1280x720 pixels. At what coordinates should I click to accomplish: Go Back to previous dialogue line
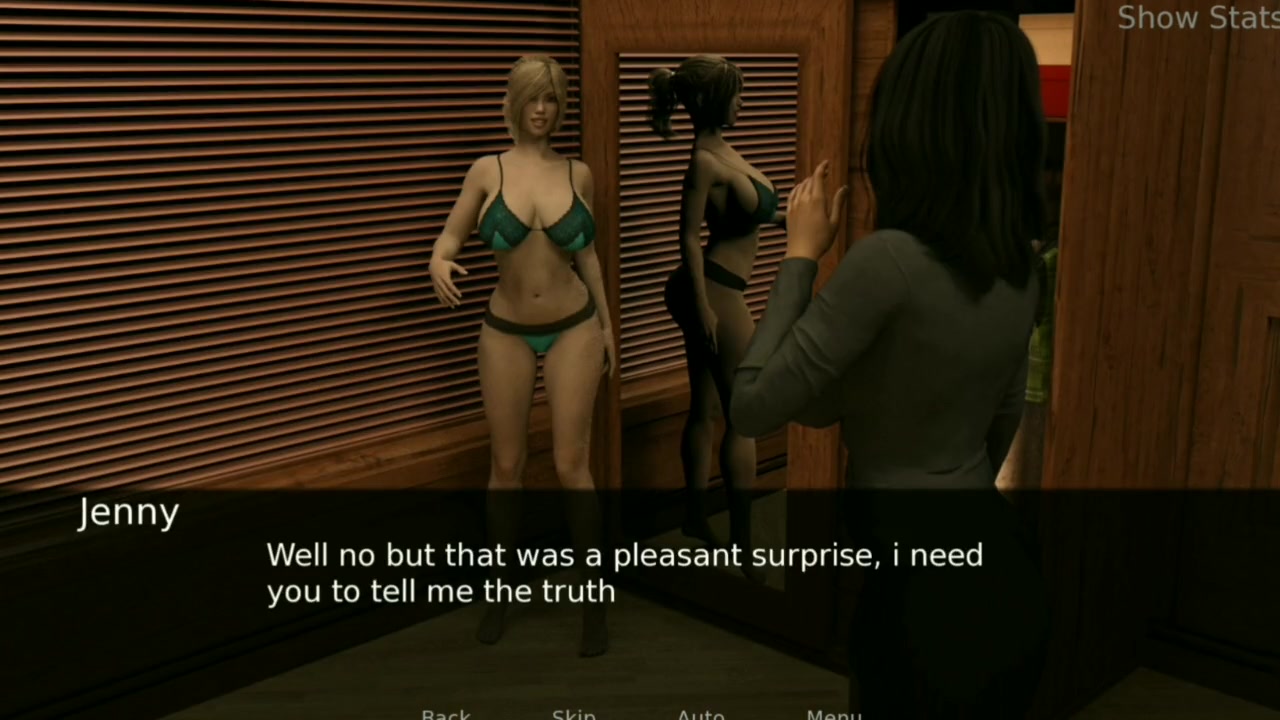coord(446,714)
